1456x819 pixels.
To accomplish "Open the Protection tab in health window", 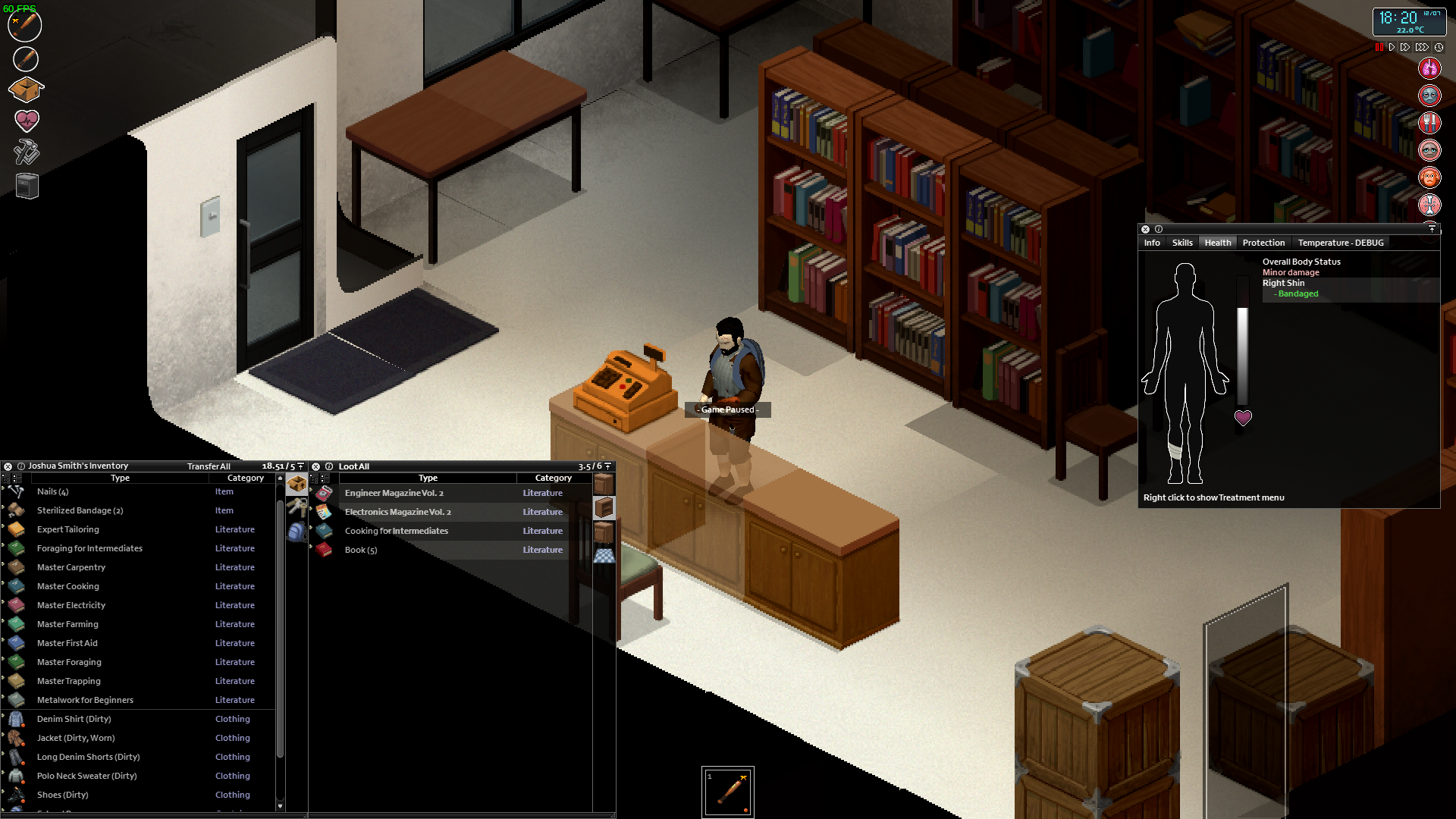I will click(x=1263, y=243).
